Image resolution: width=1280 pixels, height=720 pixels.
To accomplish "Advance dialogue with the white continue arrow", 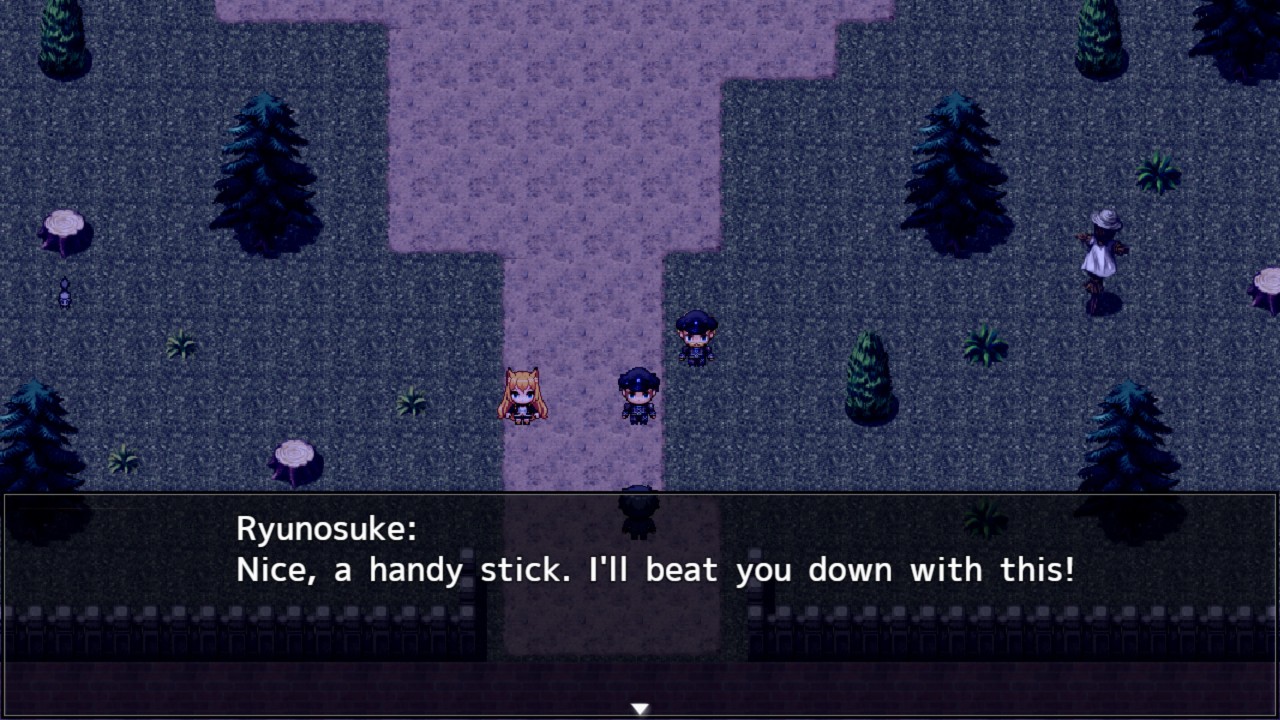I will pos(640,709).
